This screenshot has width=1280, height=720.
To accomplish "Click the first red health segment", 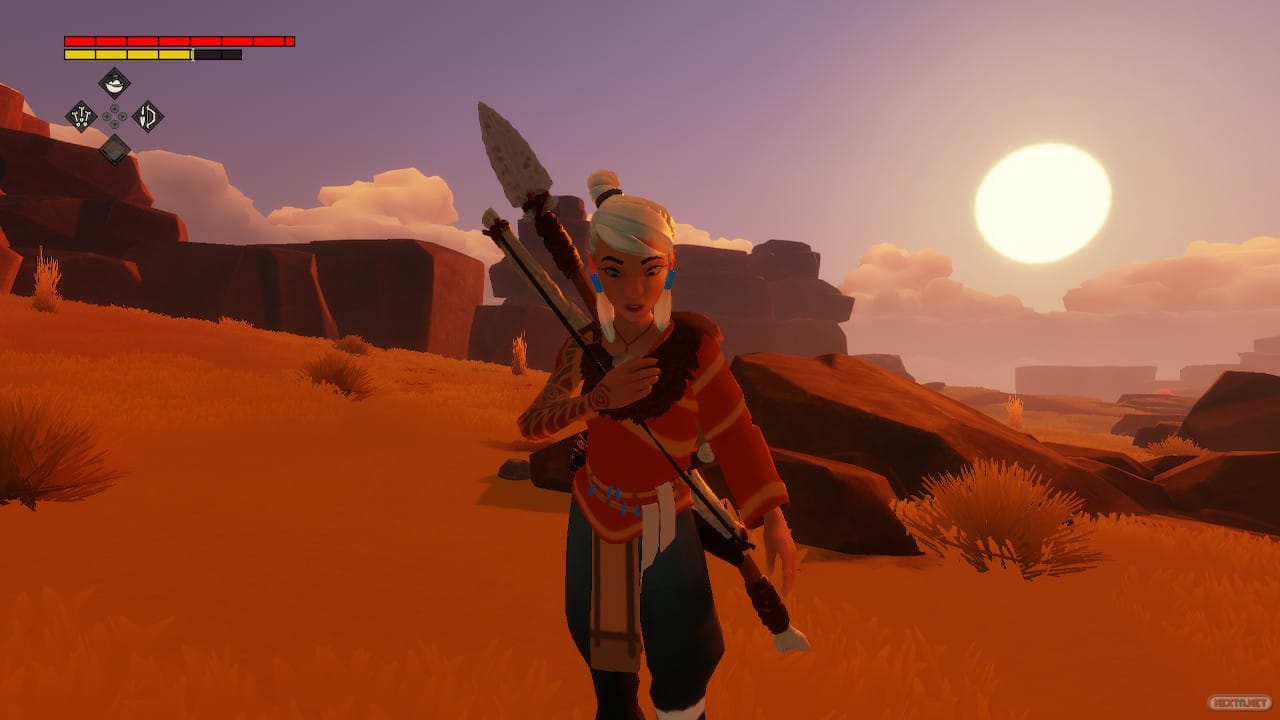I will (x=79, y=41).
